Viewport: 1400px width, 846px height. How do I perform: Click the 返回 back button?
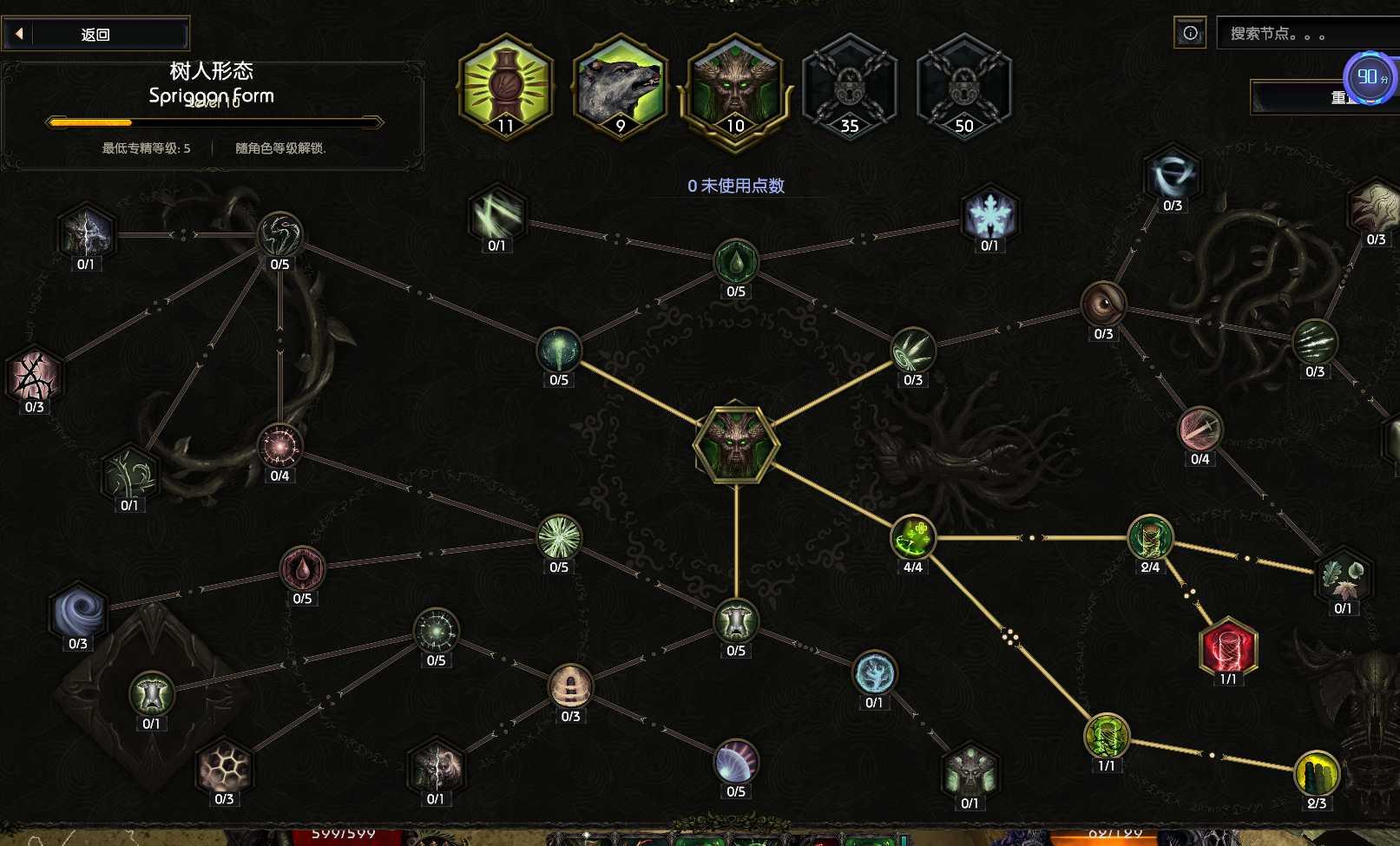coord(95,35)
